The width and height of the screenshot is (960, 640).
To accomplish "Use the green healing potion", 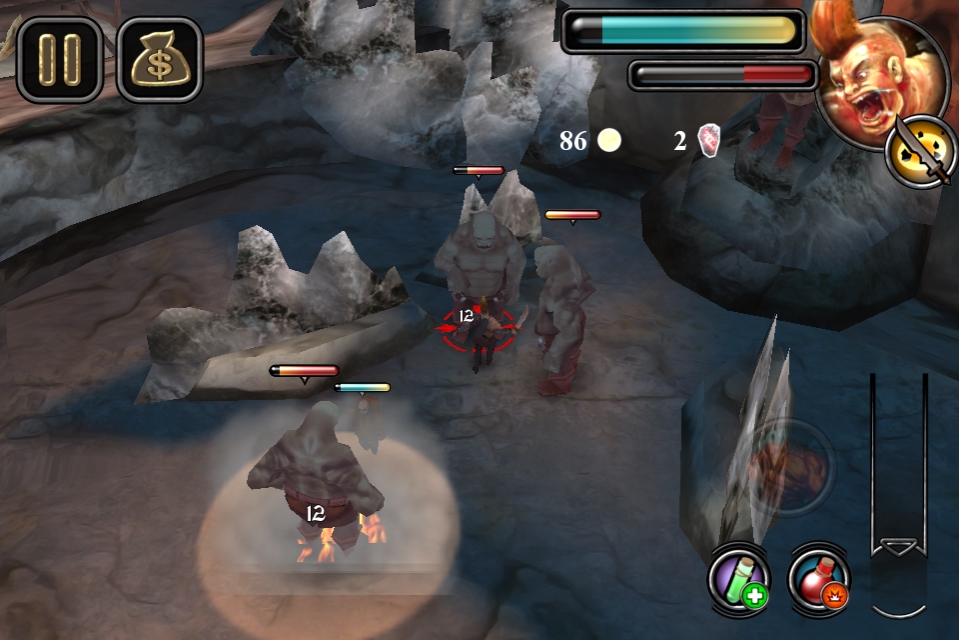I will point(739,578).
